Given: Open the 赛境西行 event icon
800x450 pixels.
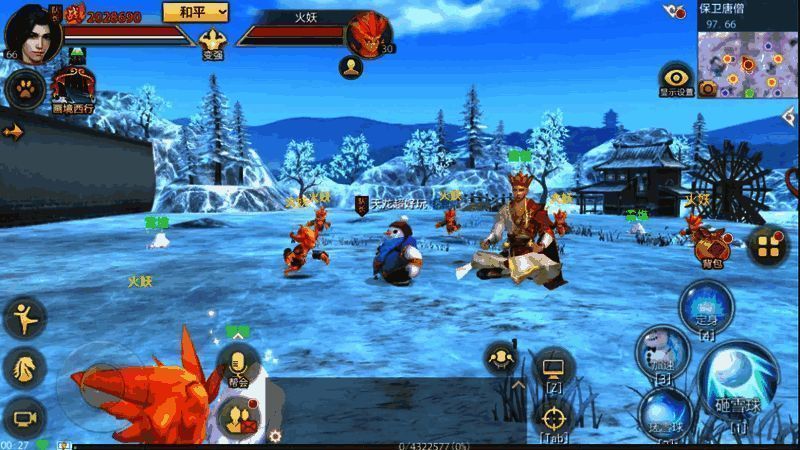Looking at the screenshot, I should (x=73, y=88).
